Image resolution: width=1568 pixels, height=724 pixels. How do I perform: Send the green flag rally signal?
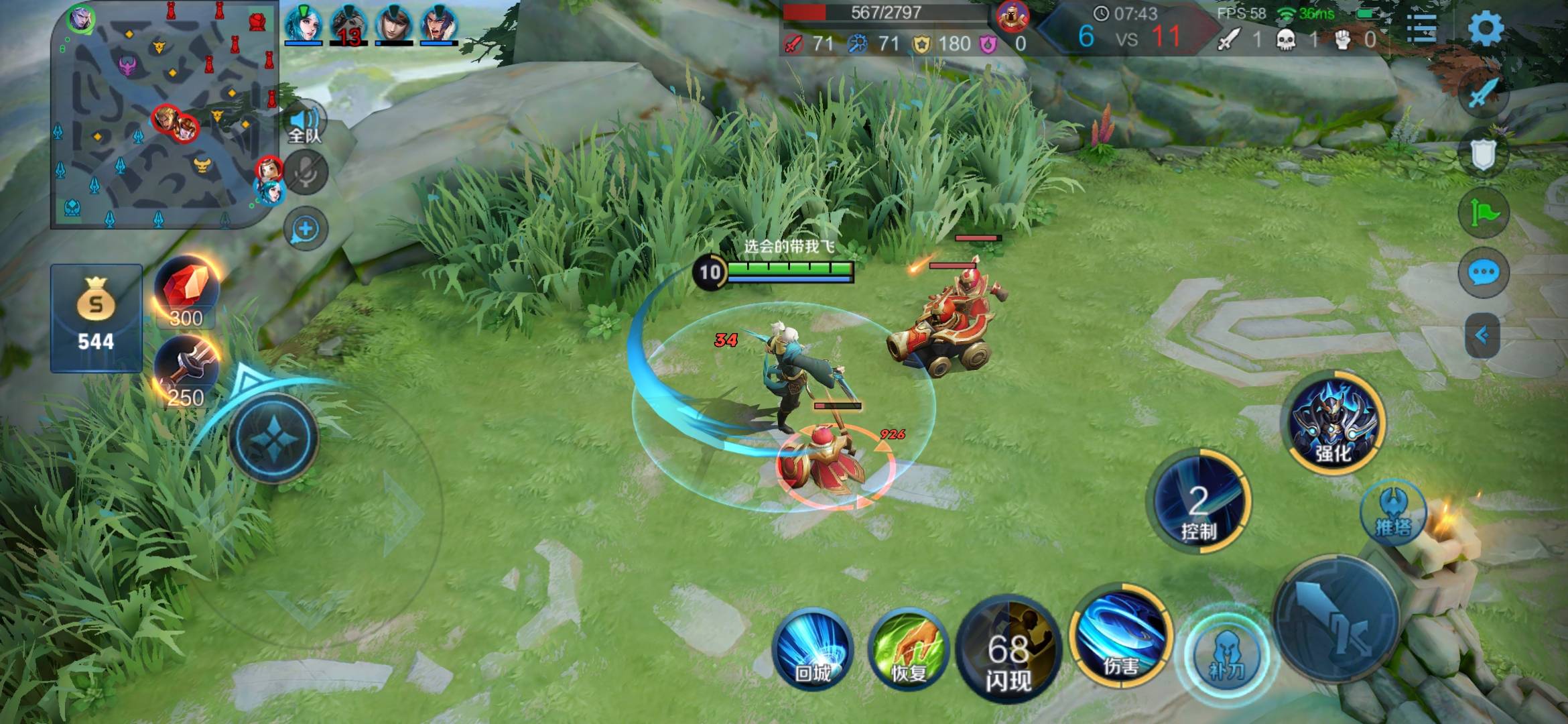click(x=1483, y=213)
